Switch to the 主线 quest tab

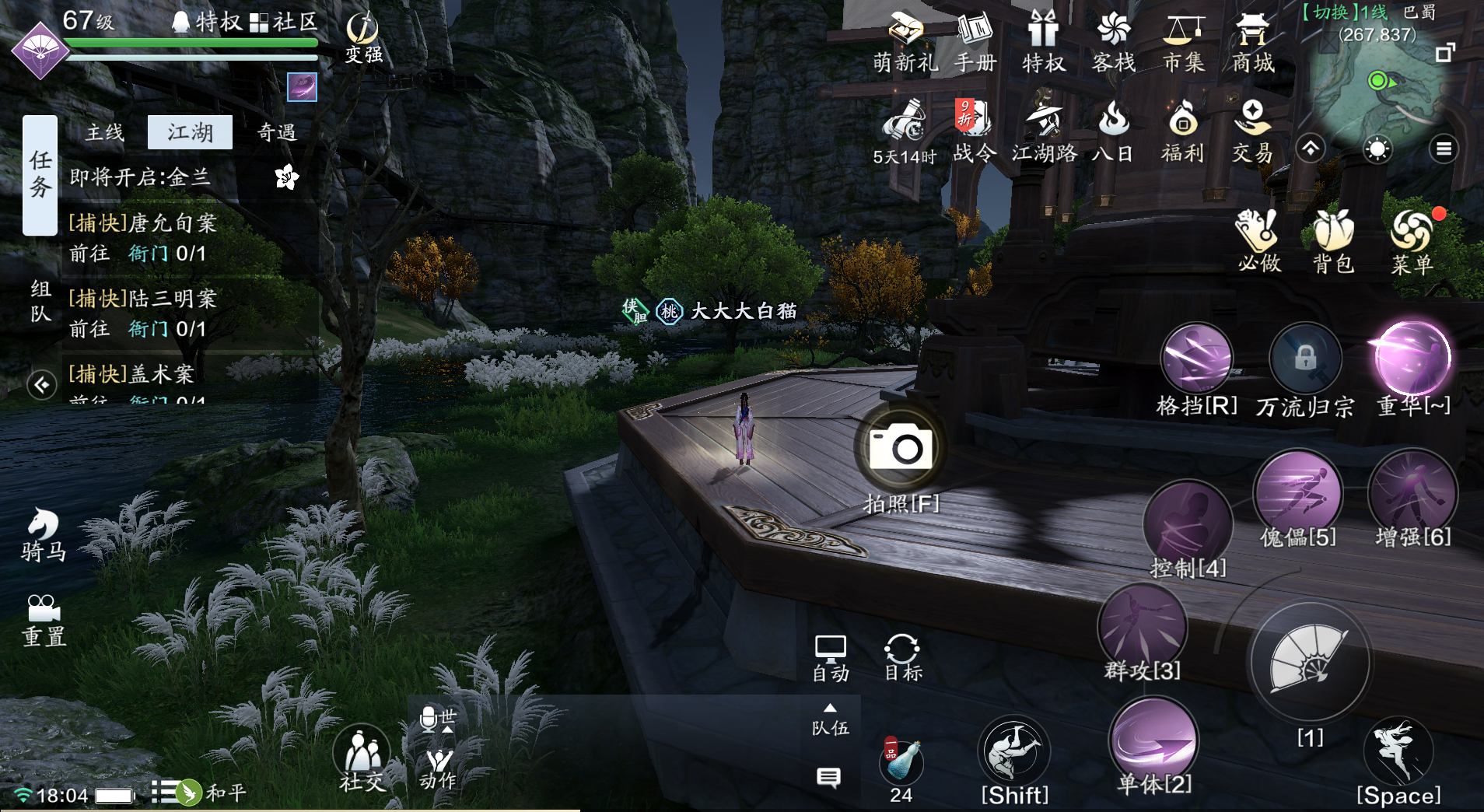[105, 133]
